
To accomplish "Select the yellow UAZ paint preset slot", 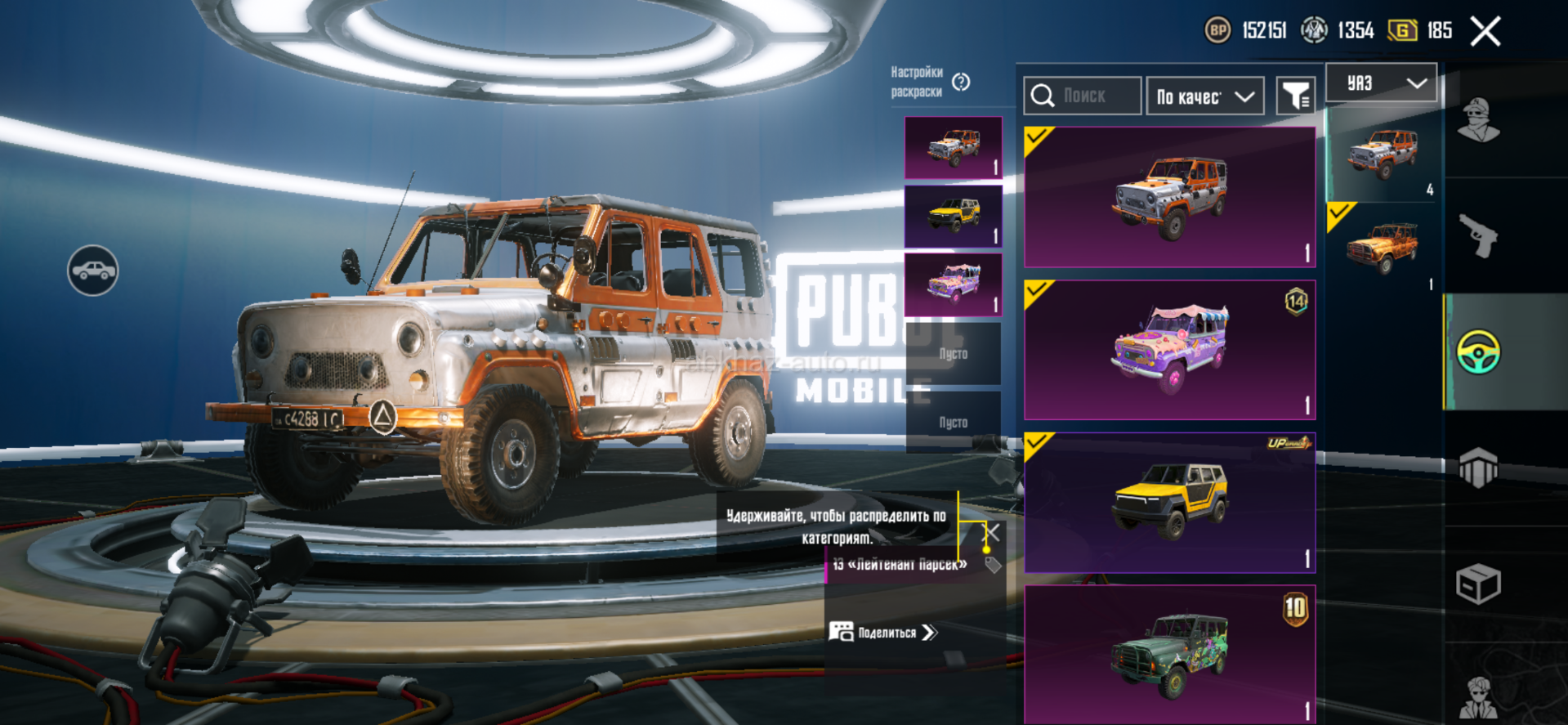I will point(953,217).
